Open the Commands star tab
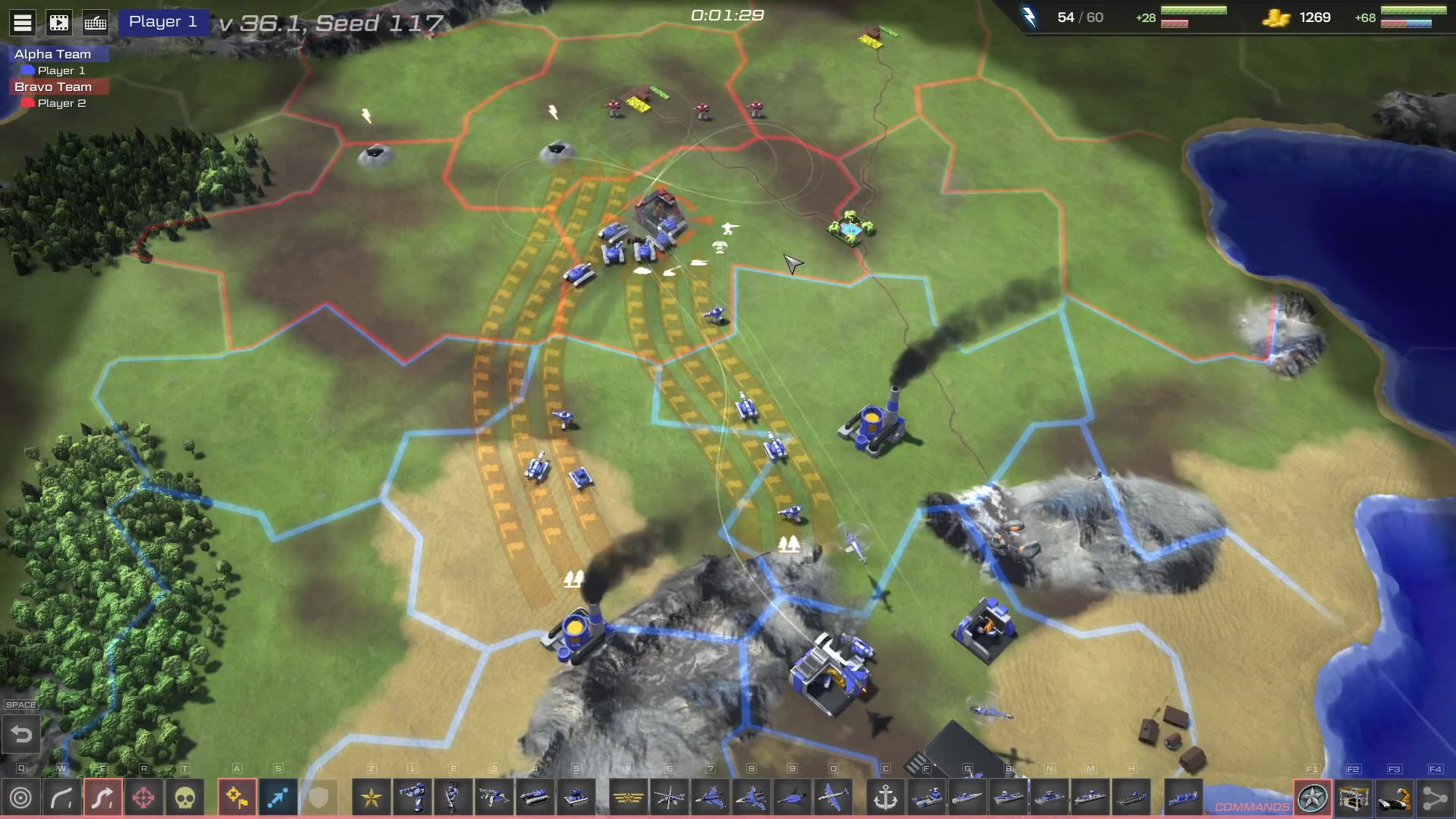 (1313, 798)
